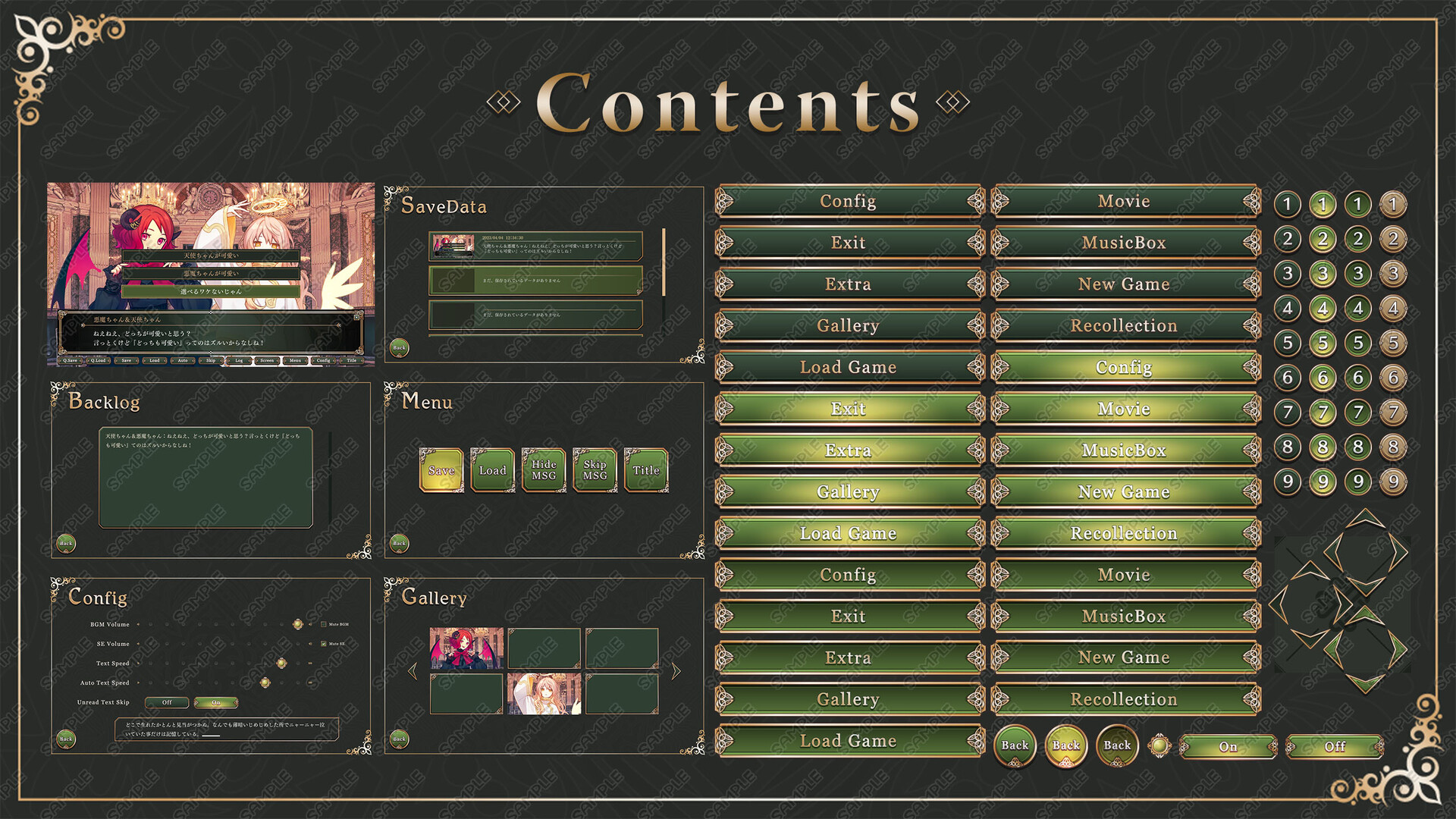This screenshot has height=819, width=1456.
Task: Select the Load icon in the Menu panel
Action: coord(492,470)
